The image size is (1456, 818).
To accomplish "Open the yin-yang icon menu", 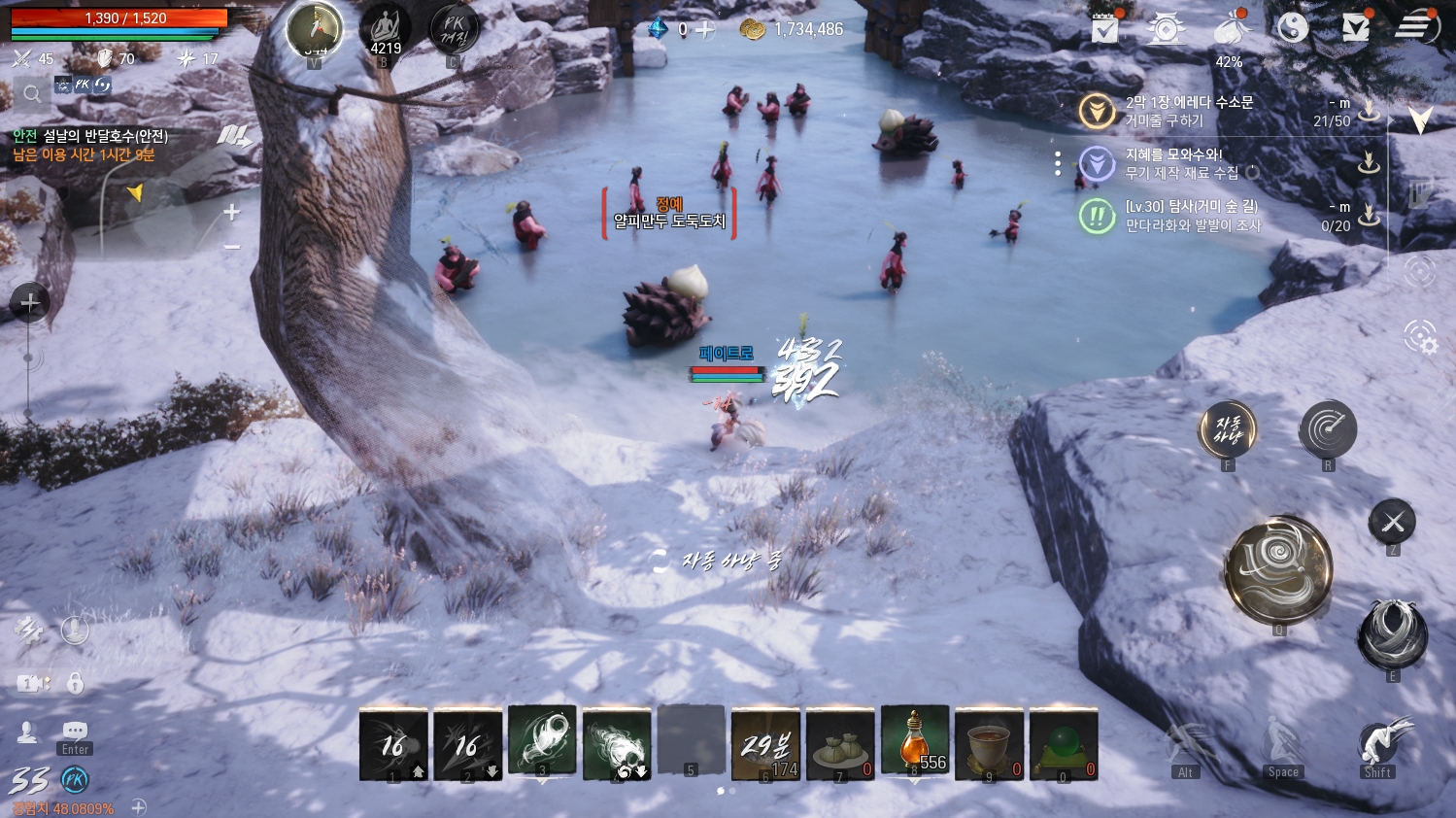I will (x=1293, y=28).
